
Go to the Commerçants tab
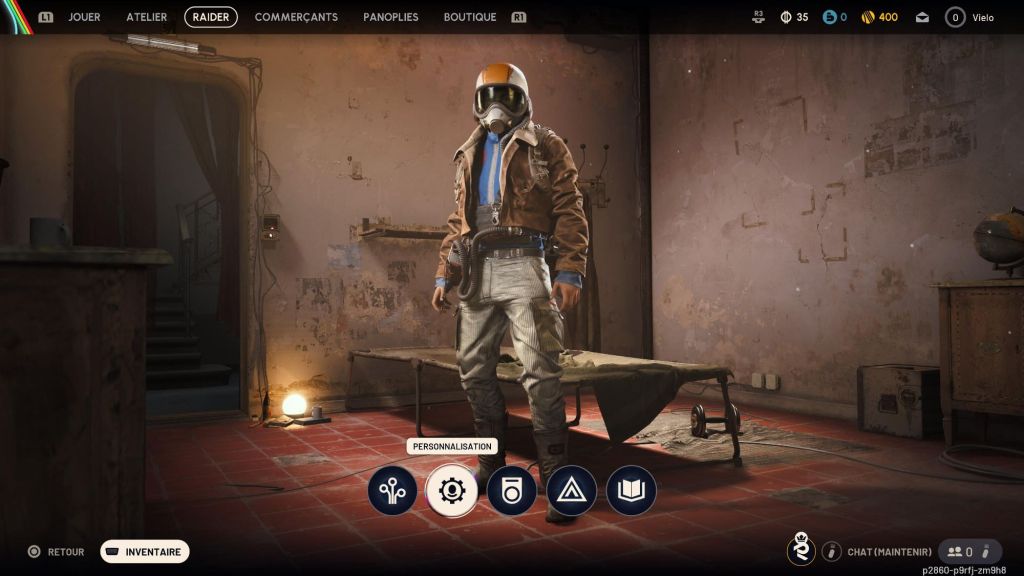296,17
